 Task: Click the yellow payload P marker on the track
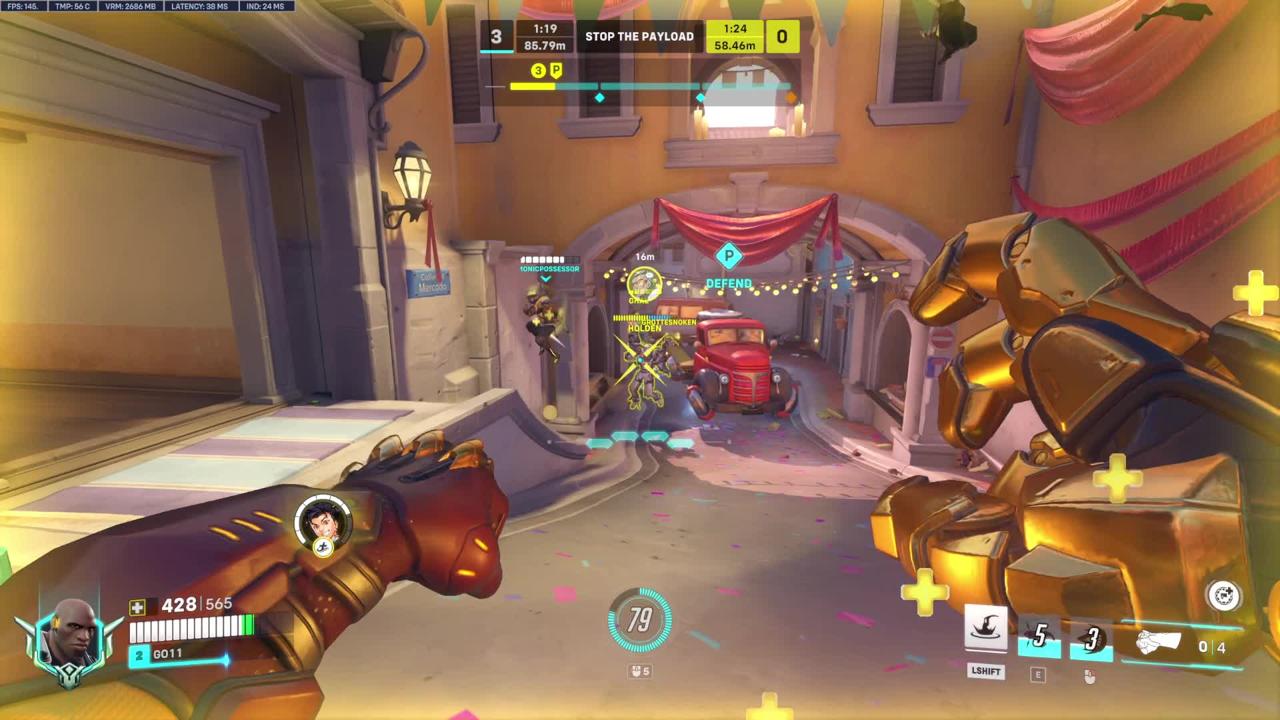click(x=556, y=70)
